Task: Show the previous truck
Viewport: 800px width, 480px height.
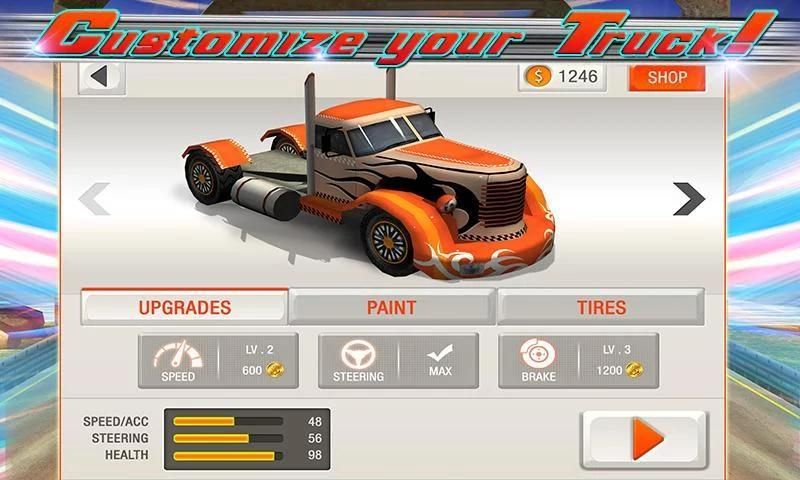Action: coord(94,198)
